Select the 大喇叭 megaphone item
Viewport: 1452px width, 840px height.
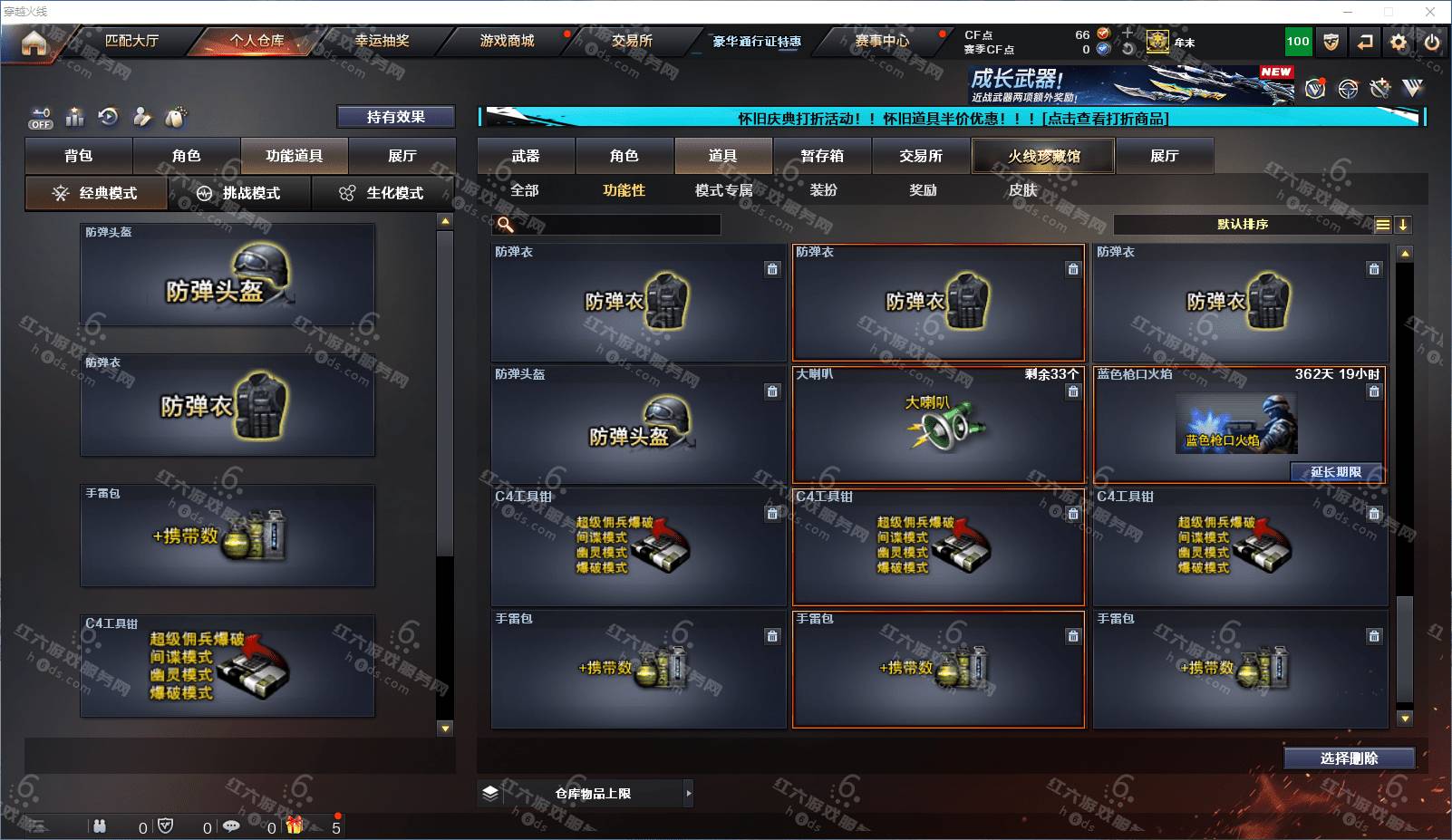(938, 424)
